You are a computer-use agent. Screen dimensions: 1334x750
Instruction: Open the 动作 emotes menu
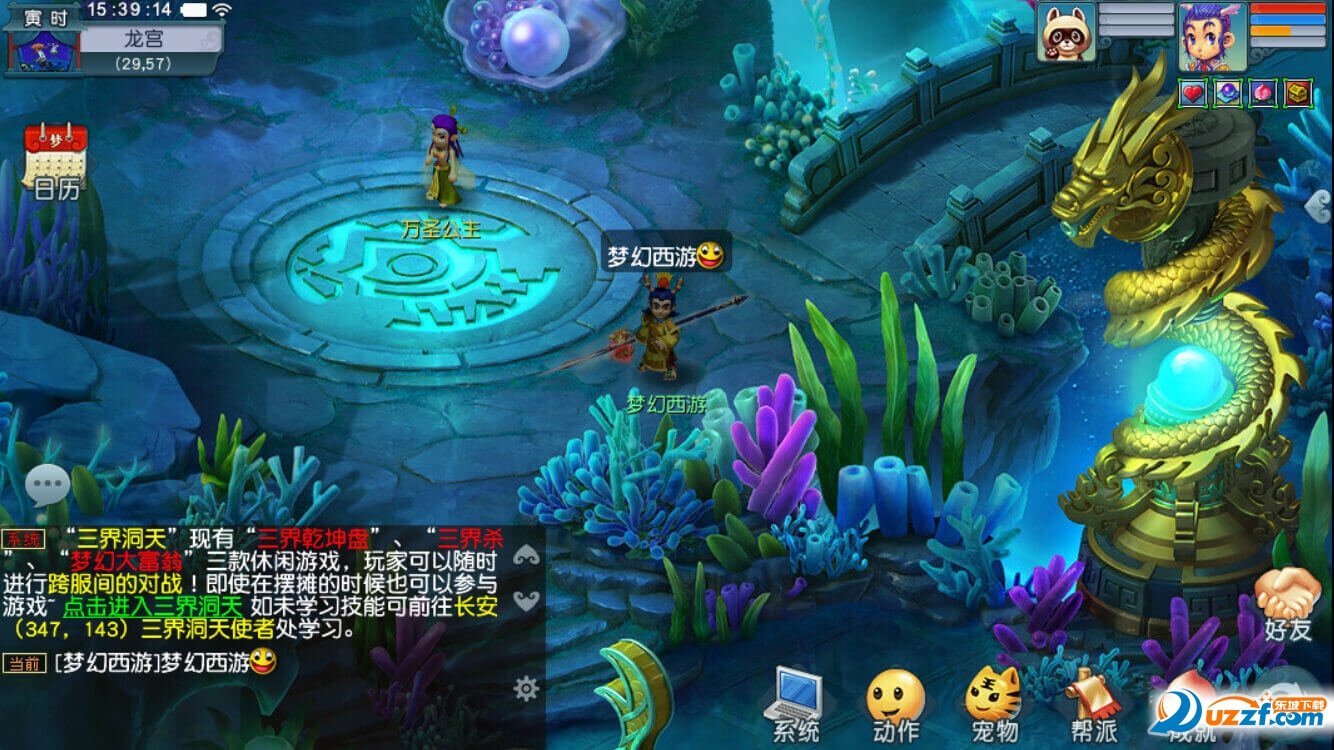click(x=895, y=705)
